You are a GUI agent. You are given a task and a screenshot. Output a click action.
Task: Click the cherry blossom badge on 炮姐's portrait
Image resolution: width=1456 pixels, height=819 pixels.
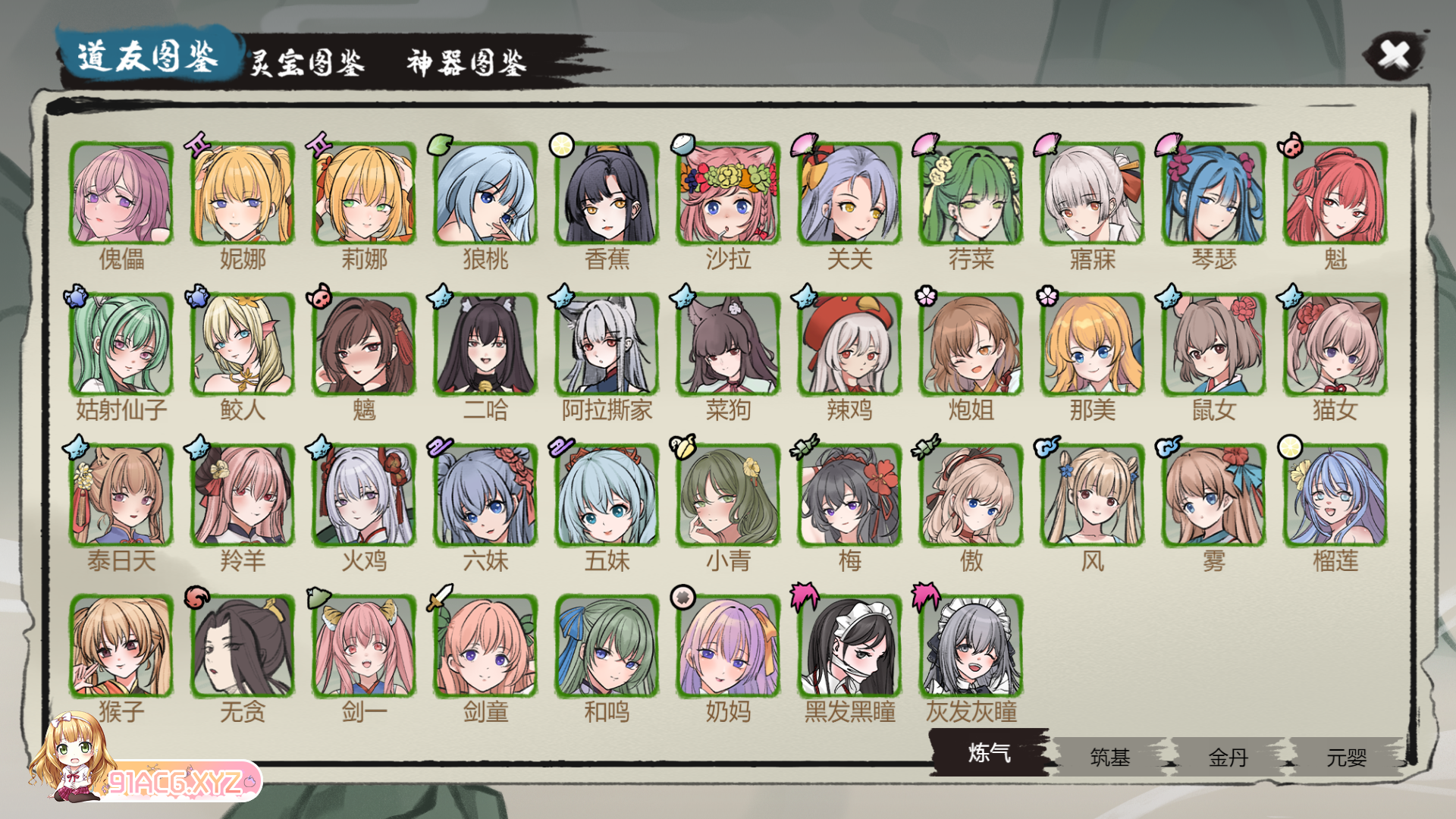pos(925,297)
